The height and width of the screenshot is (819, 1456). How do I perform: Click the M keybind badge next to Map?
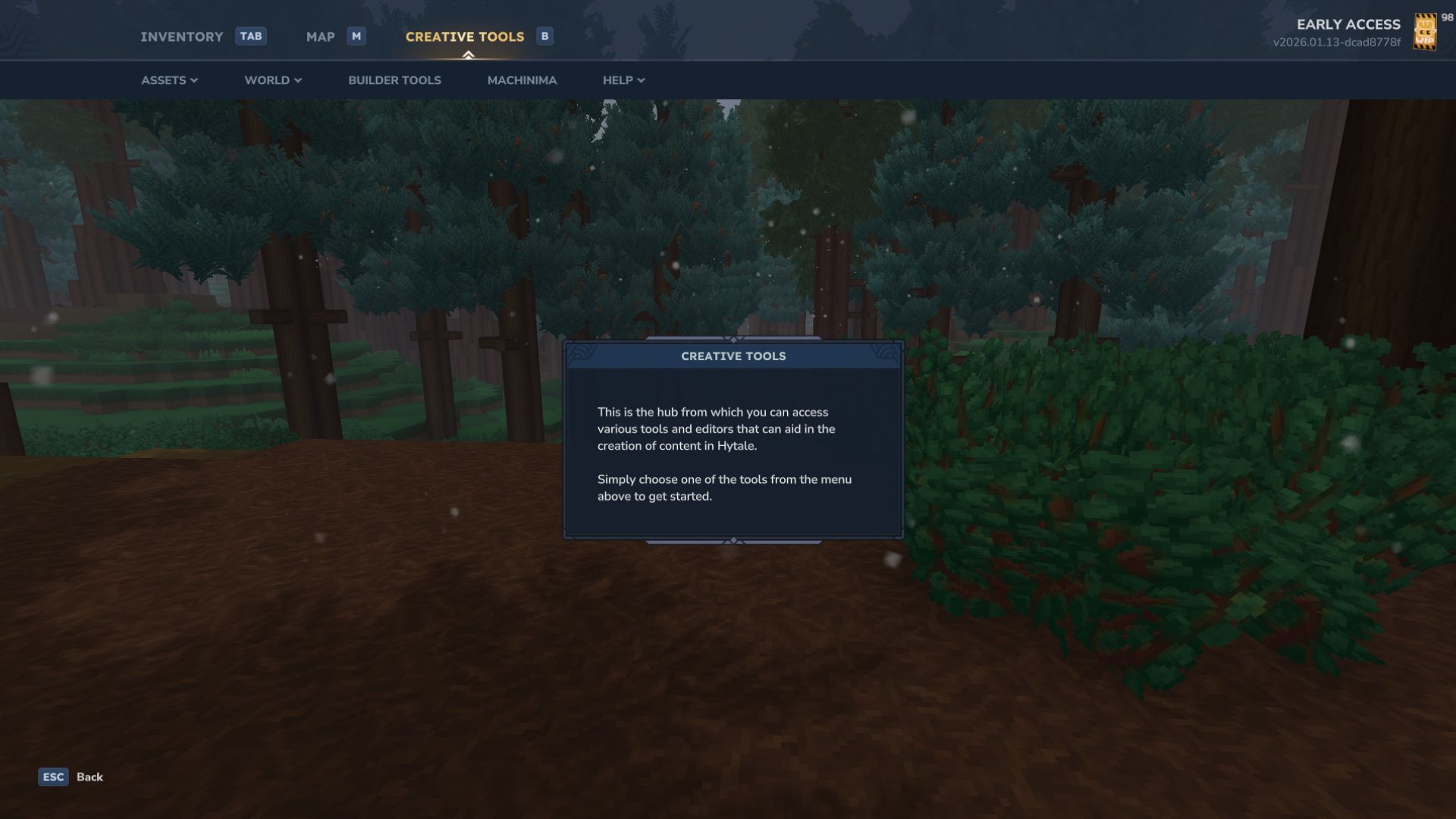(355, 36)
